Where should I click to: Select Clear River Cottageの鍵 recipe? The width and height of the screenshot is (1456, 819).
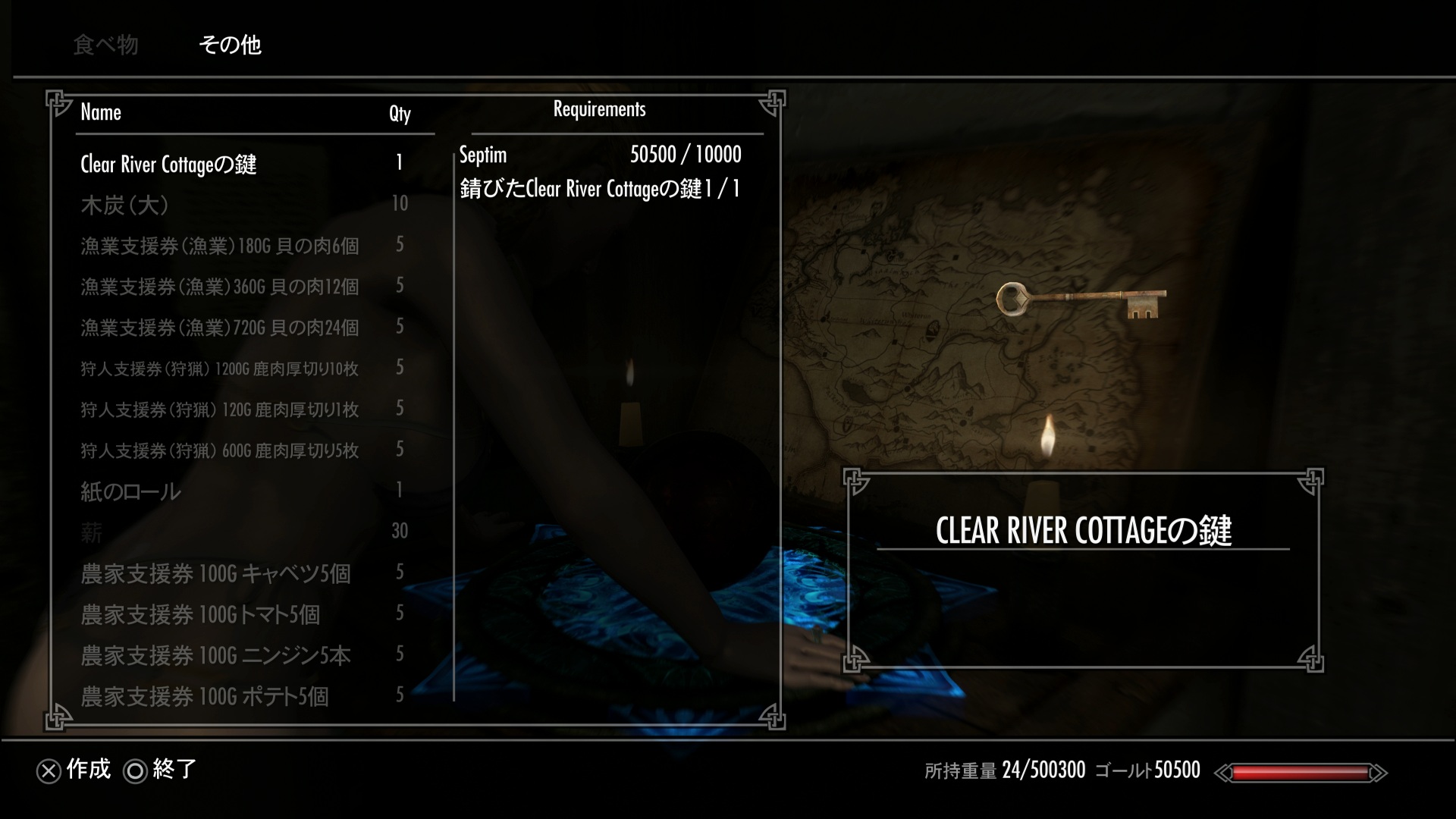168,165
